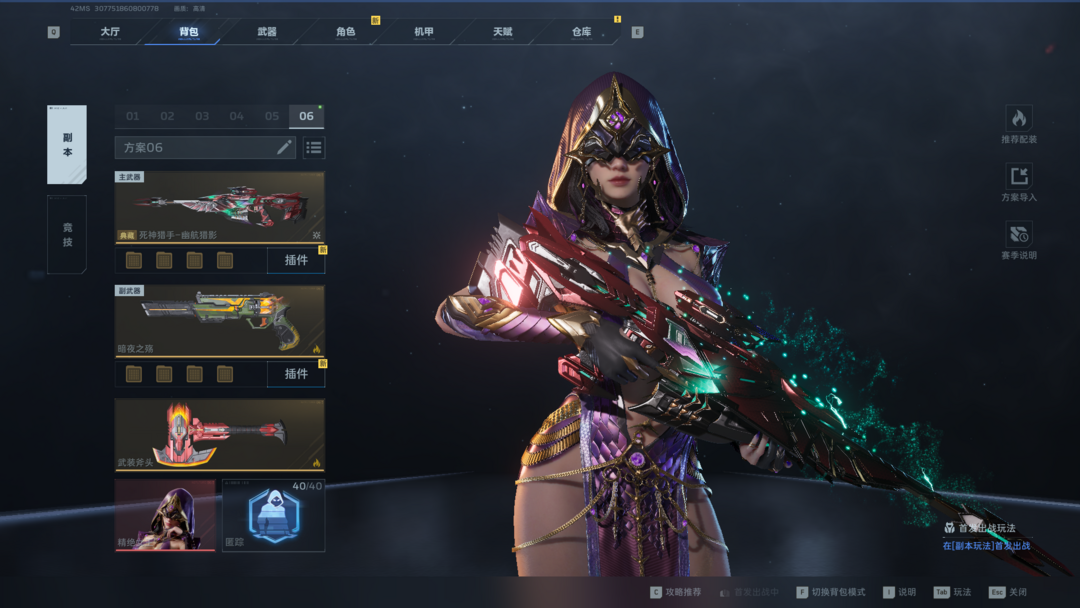Open the 大厅 lobby tab
1080x608 pixels.
(110, 32)
